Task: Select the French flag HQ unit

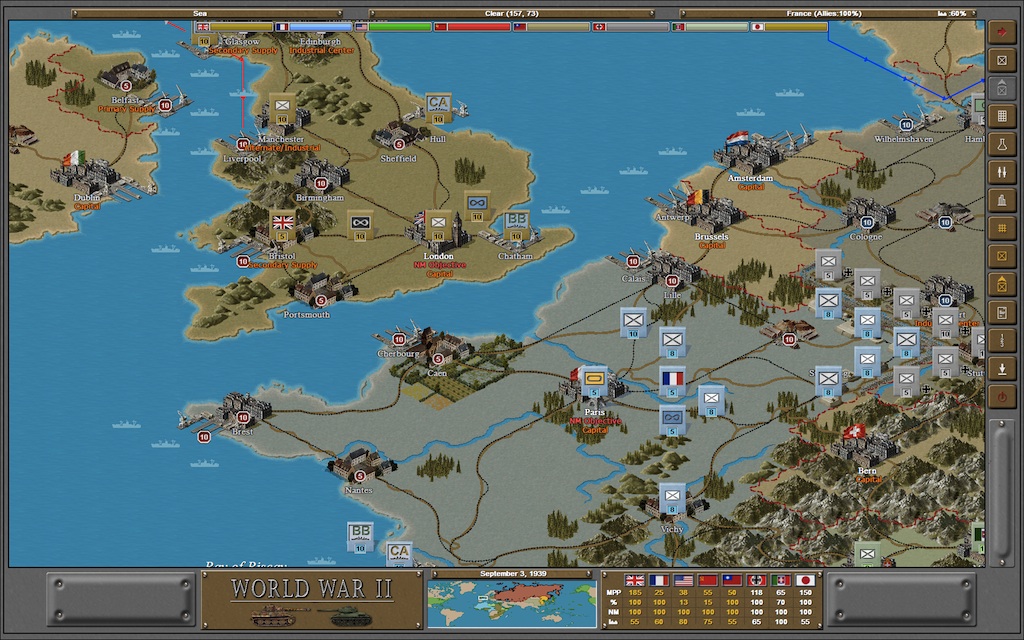Action: tap(672, 381)
